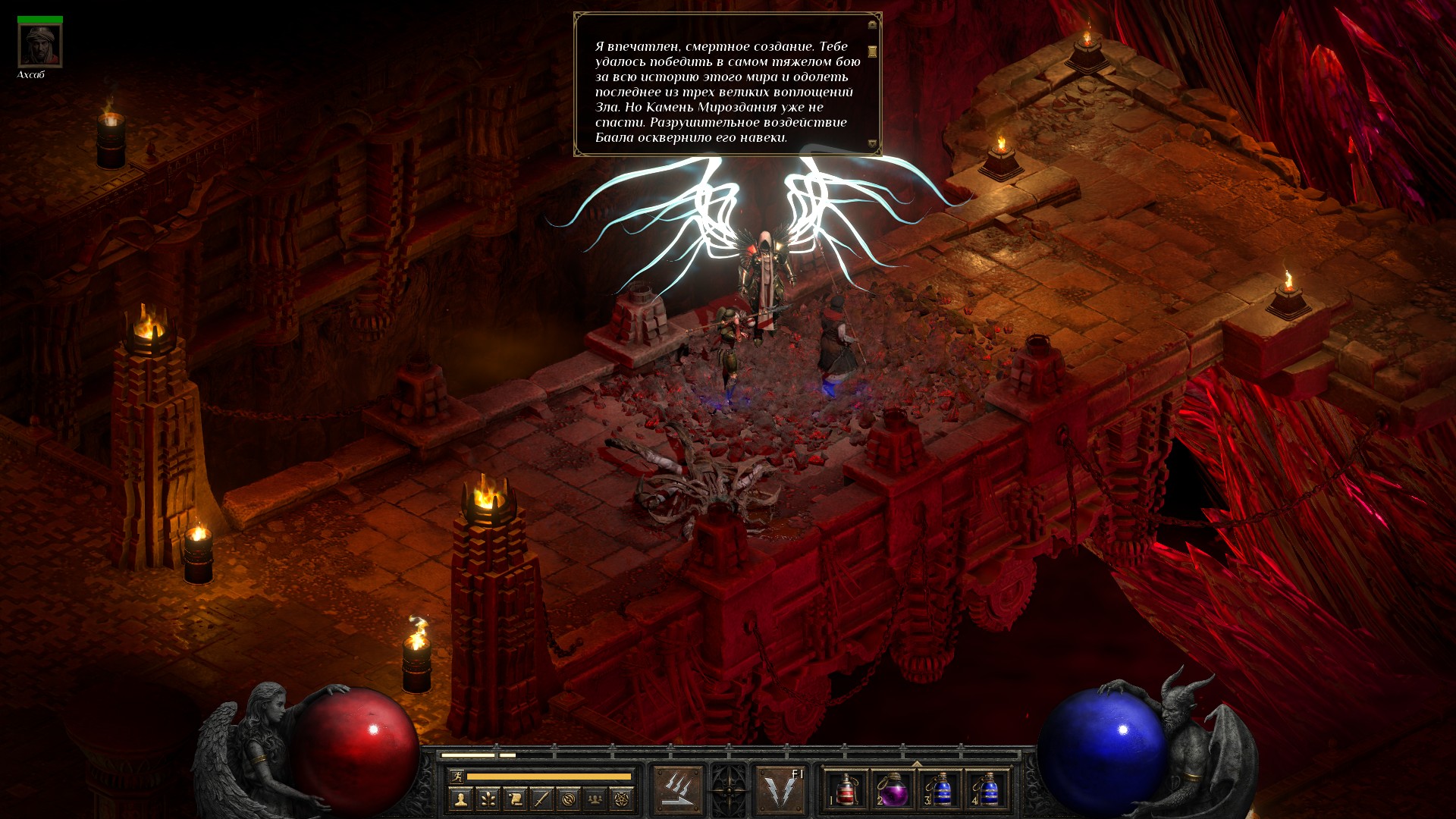Open the character sheet silhouette button
Image resolution: width=1456 pixels, height=819 pixels.
coord(460,798)
